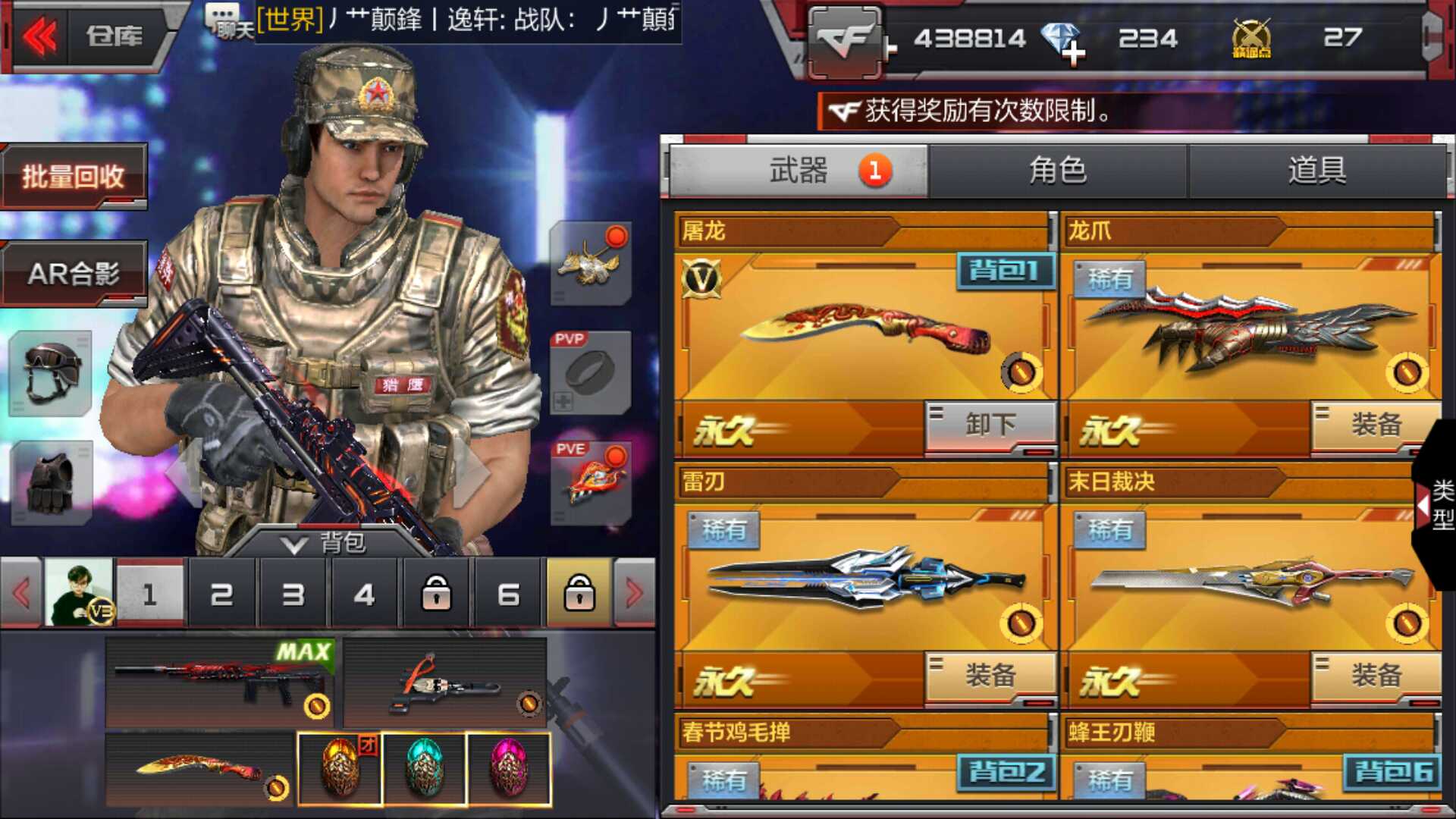Select the body armor slot icon
Viewport: 1456px width, 819px height.
pos(49,482)
